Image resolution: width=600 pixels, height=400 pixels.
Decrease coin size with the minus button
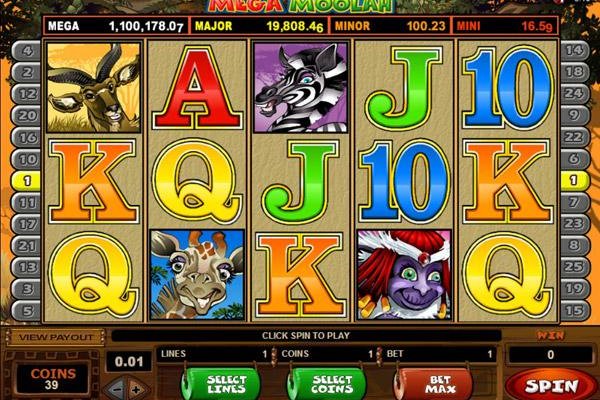pyautogui.click(x=118, y=388)
